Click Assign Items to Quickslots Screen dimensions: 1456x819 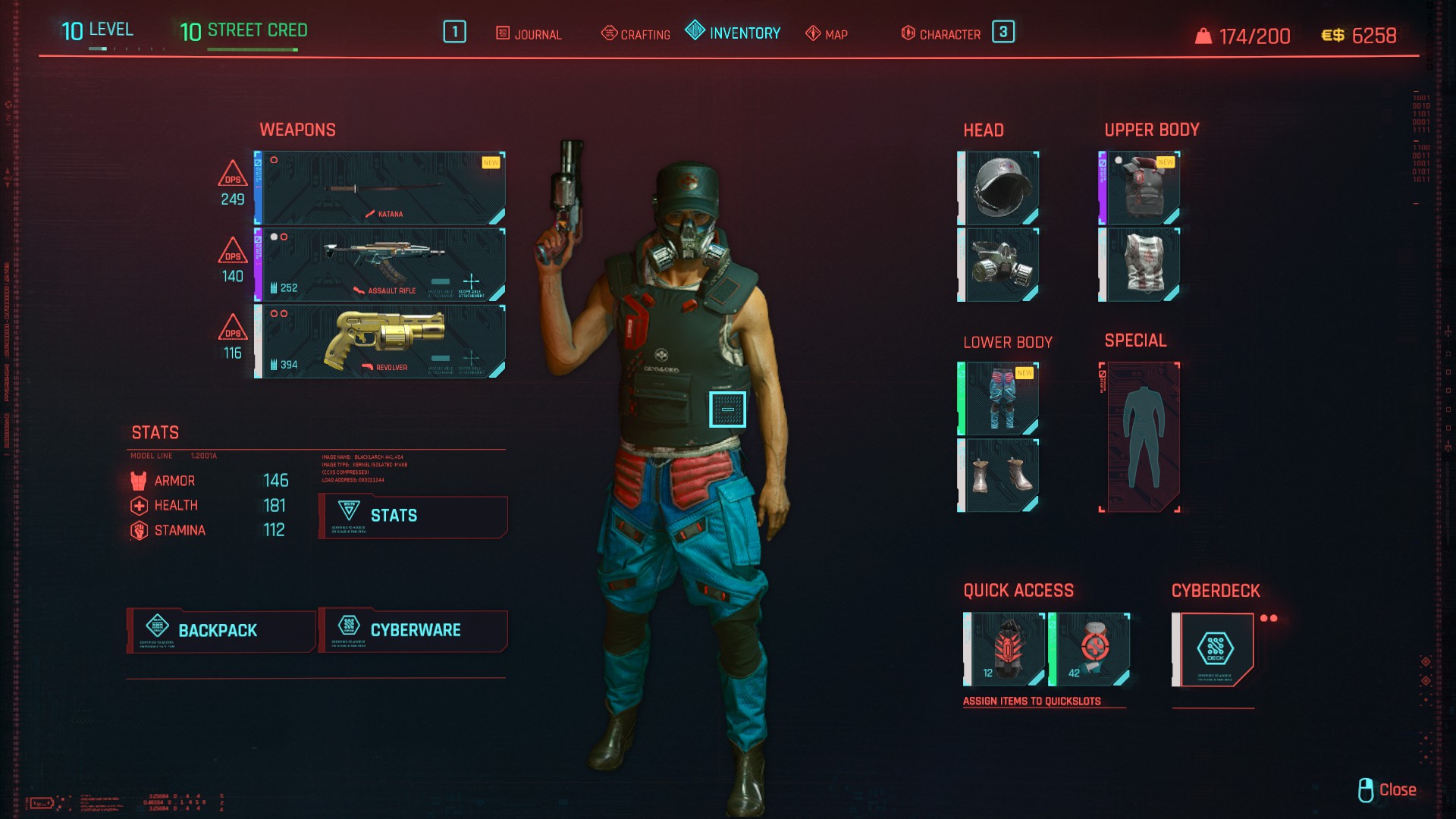pyautogui.click(x=1031, y=701)
